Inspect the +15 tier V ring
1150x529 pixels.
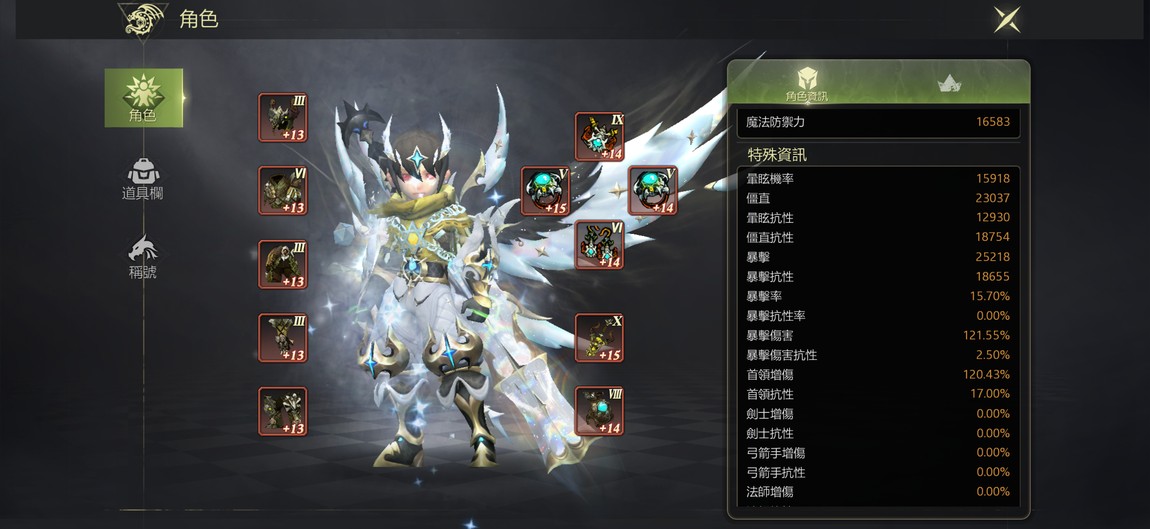(x=545, y=191)
